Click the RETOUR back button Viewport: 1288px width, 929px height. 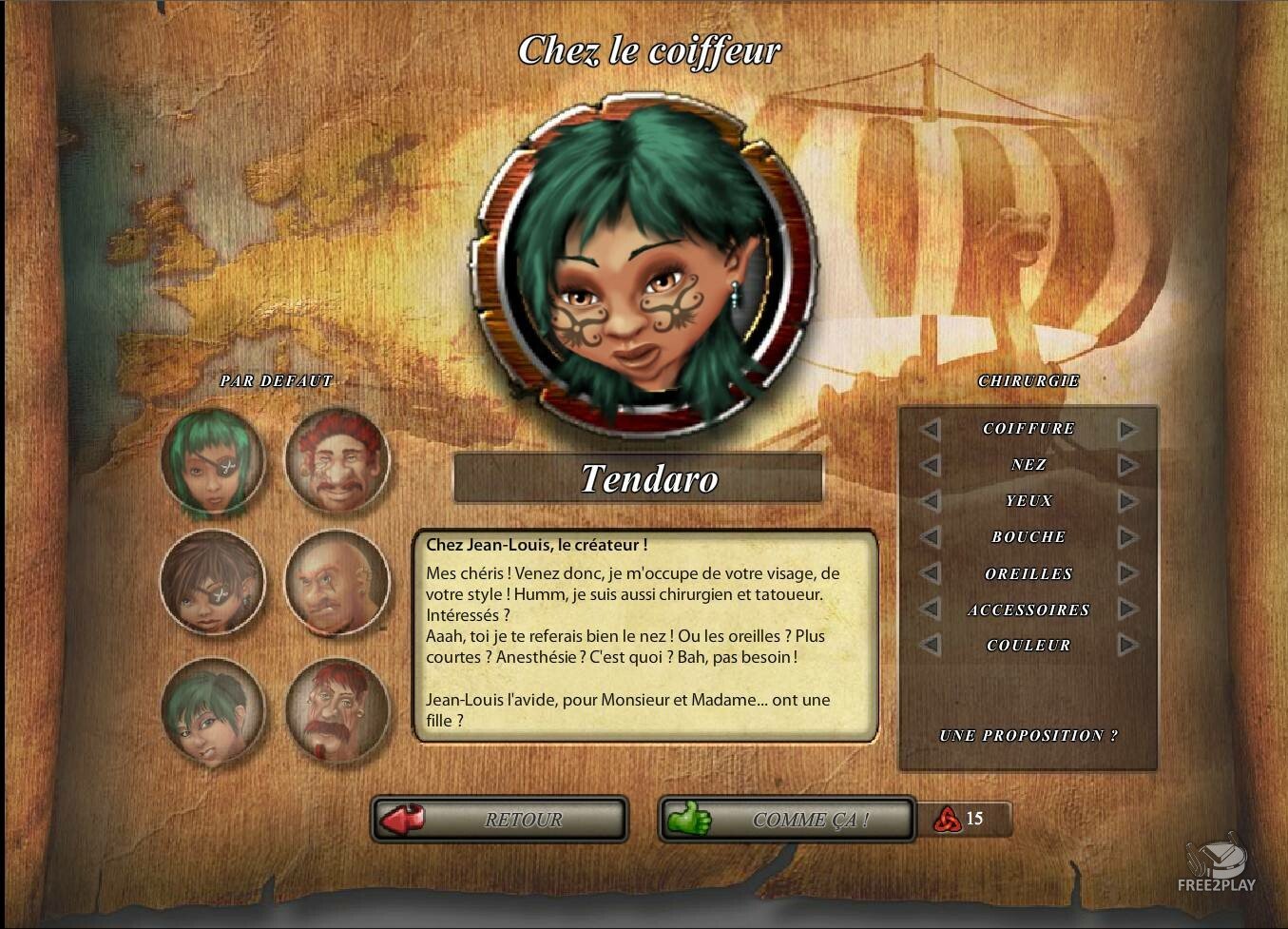[x=500, y=820]
